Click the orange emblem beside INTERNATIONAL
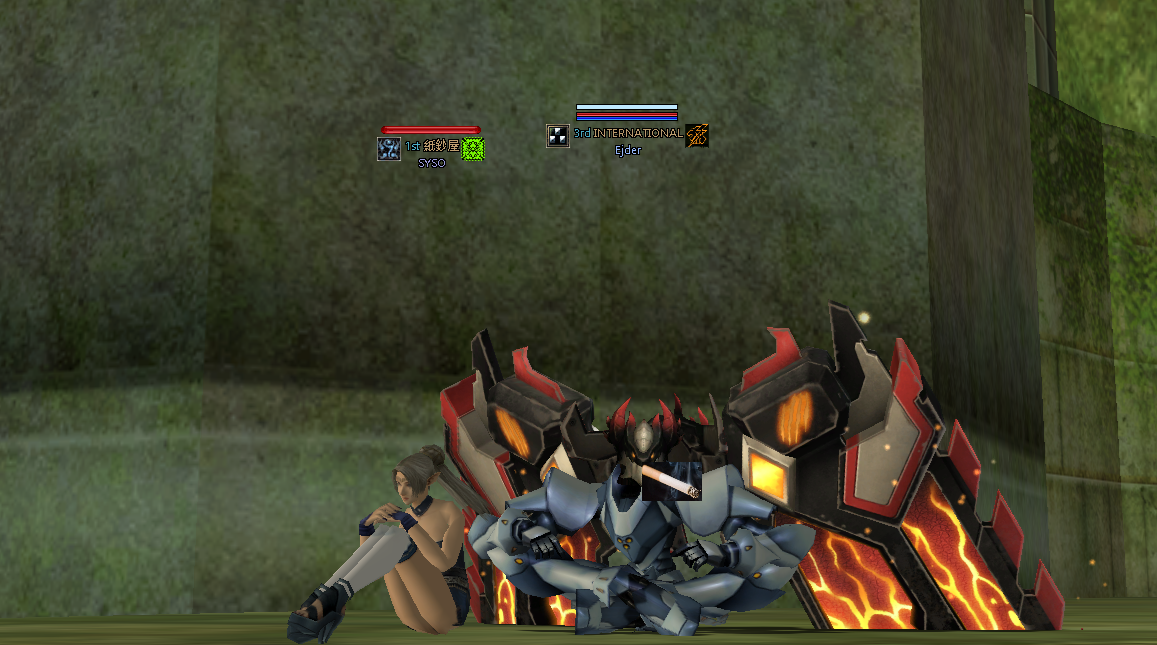 click(697, 135)
